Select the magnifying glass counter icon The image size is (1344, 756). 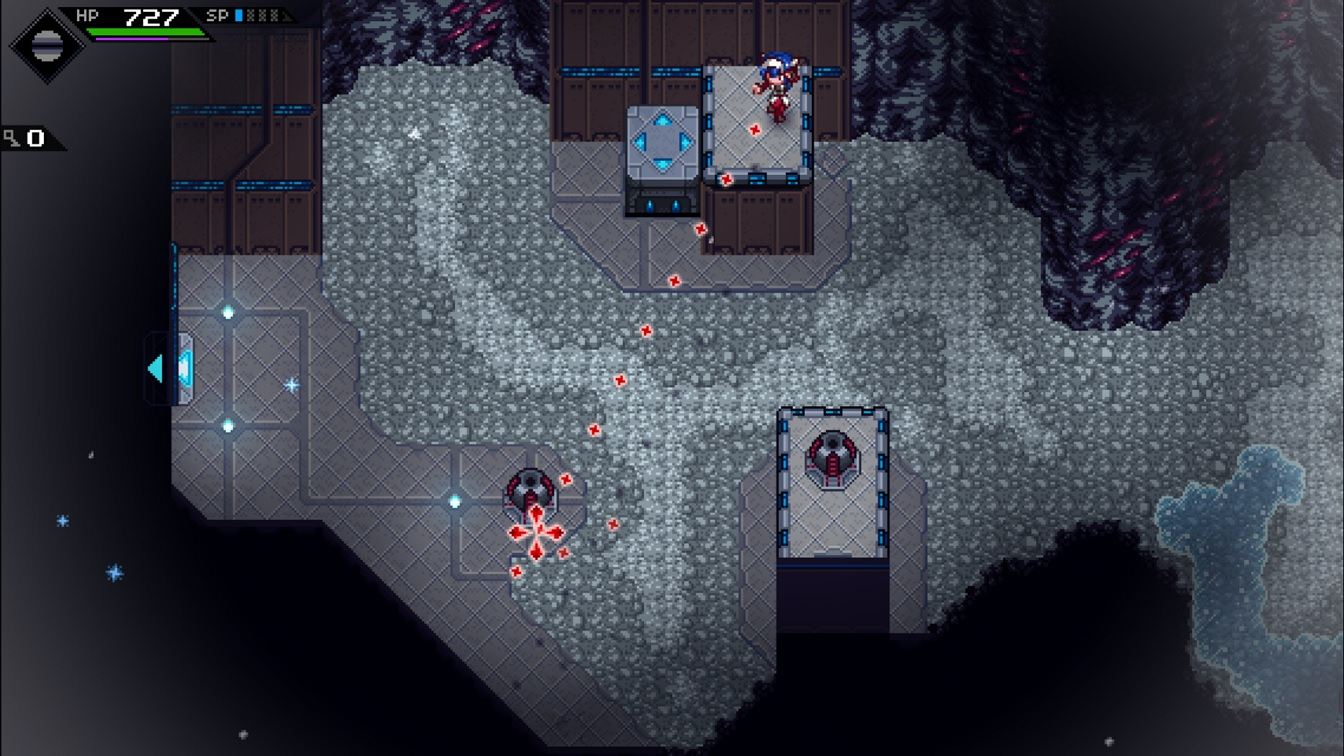click(10, 137)
